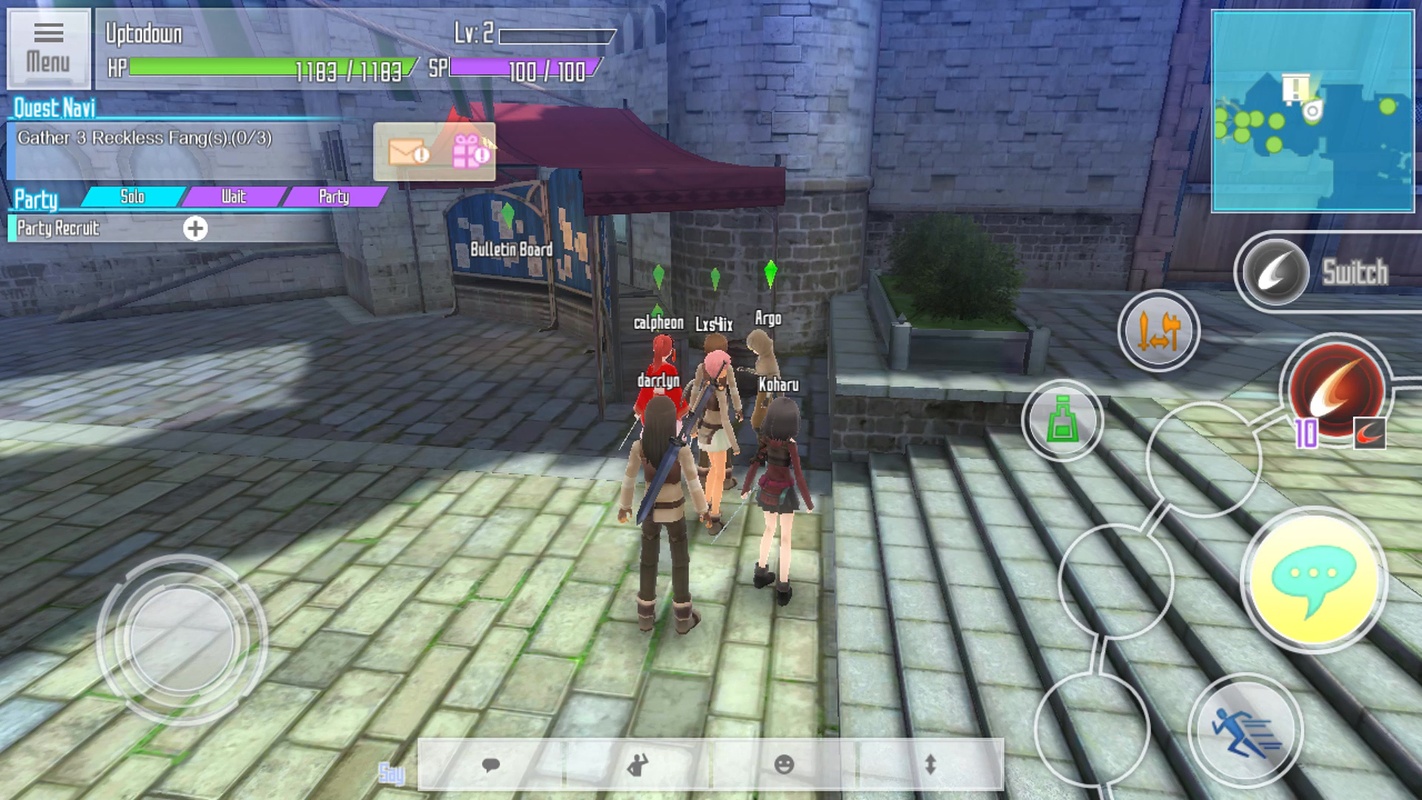The height and width of the screenshot is (800, 1422).
Task: Tap the Switch weapon button
Action: [1275, 273]
